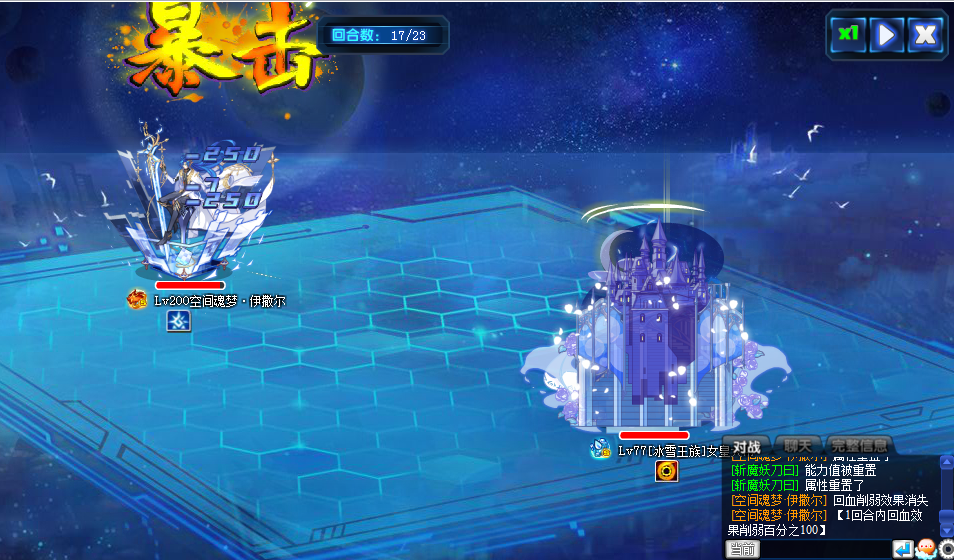
Task: Open chat settings gear icon
Action: 946,549
